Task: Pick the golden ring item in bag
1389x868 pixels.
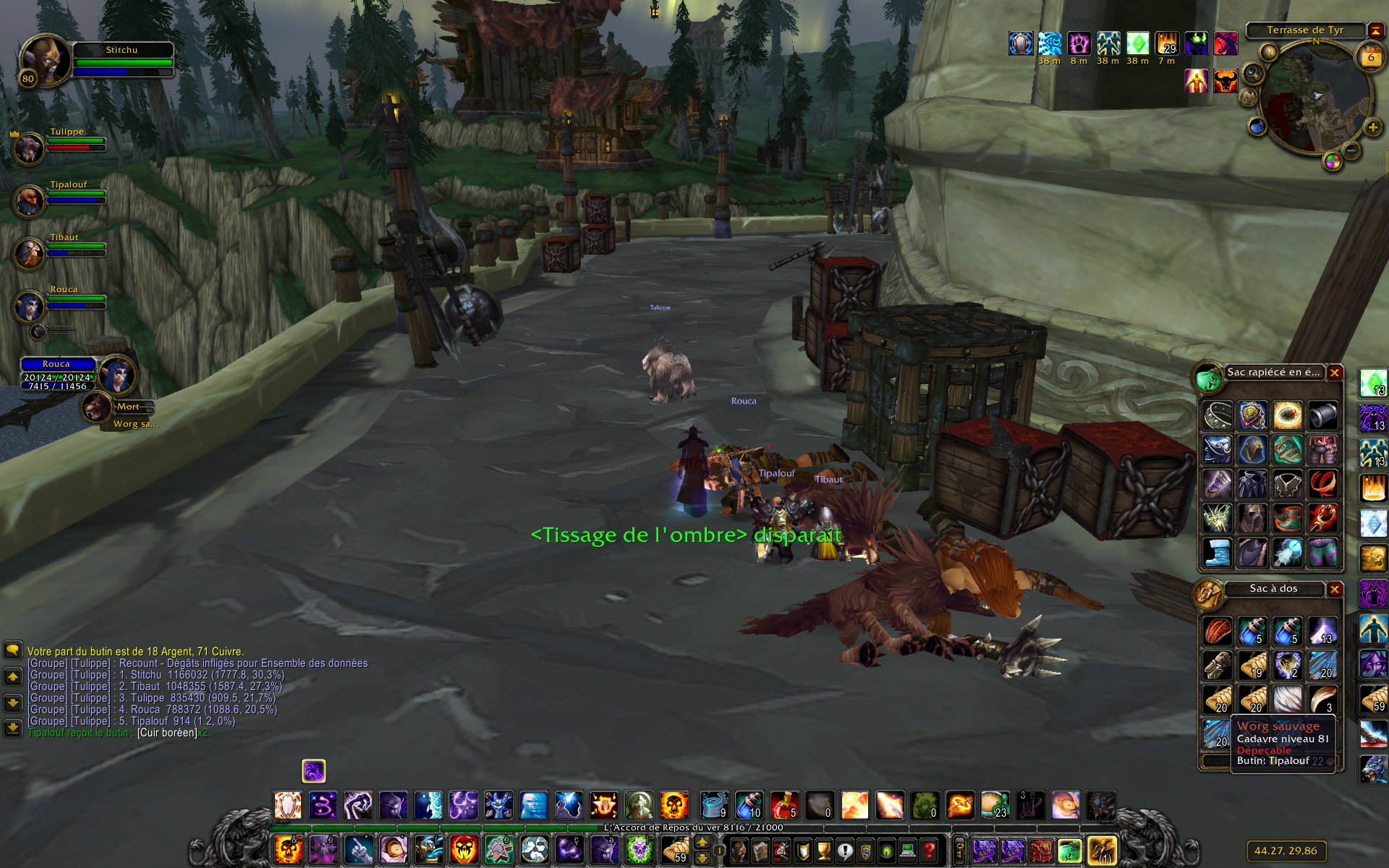Action: [x=1288, y=415]
